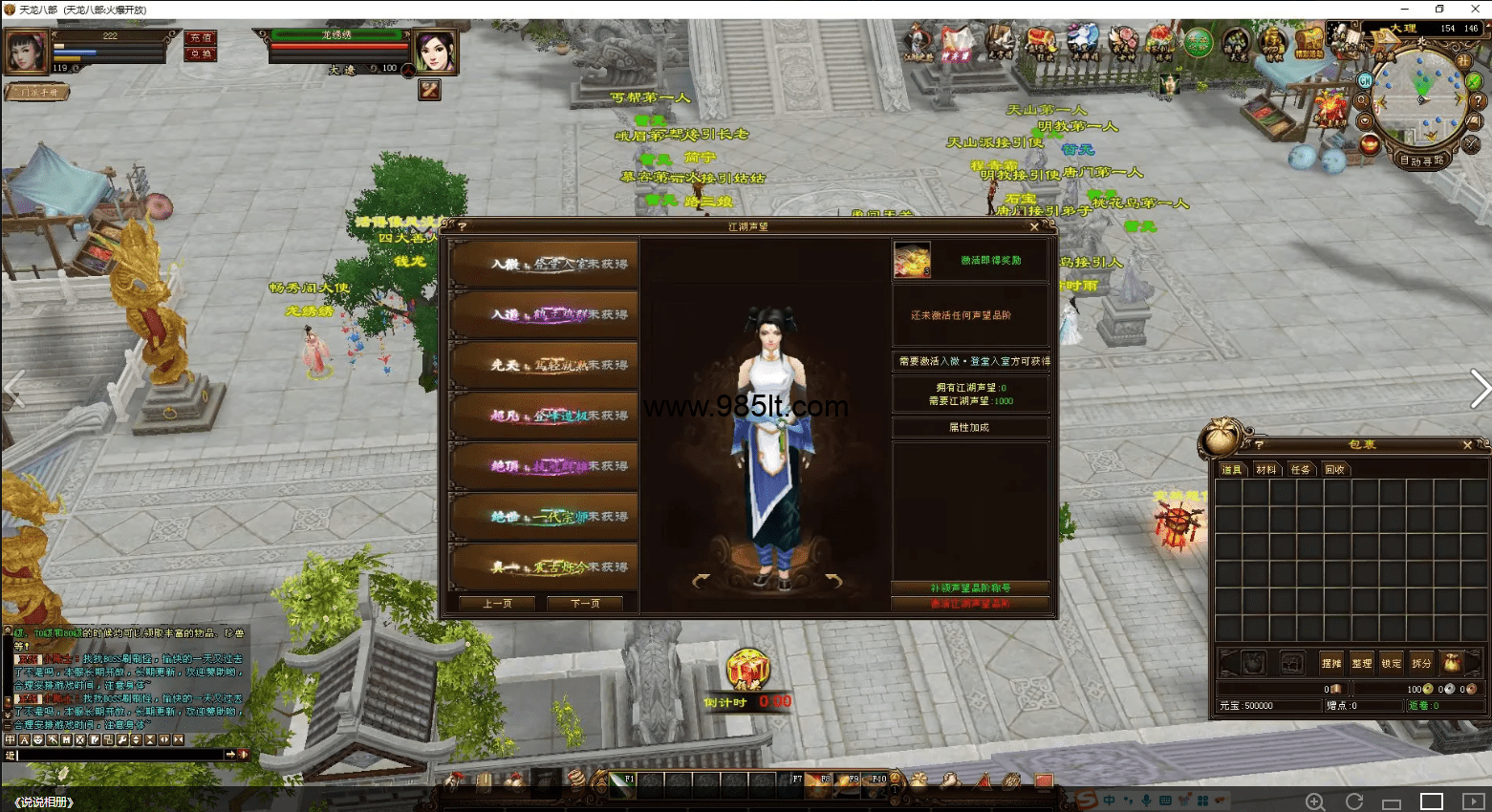1492x812 pixels.
Task: Go to previous page with 上一页
Action: point(497,604)
